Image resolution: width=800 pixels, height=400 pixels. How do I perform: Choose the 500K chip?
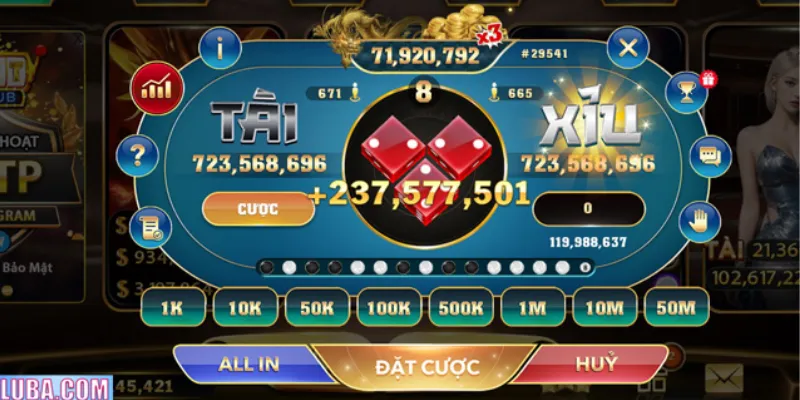coord(461,308)
